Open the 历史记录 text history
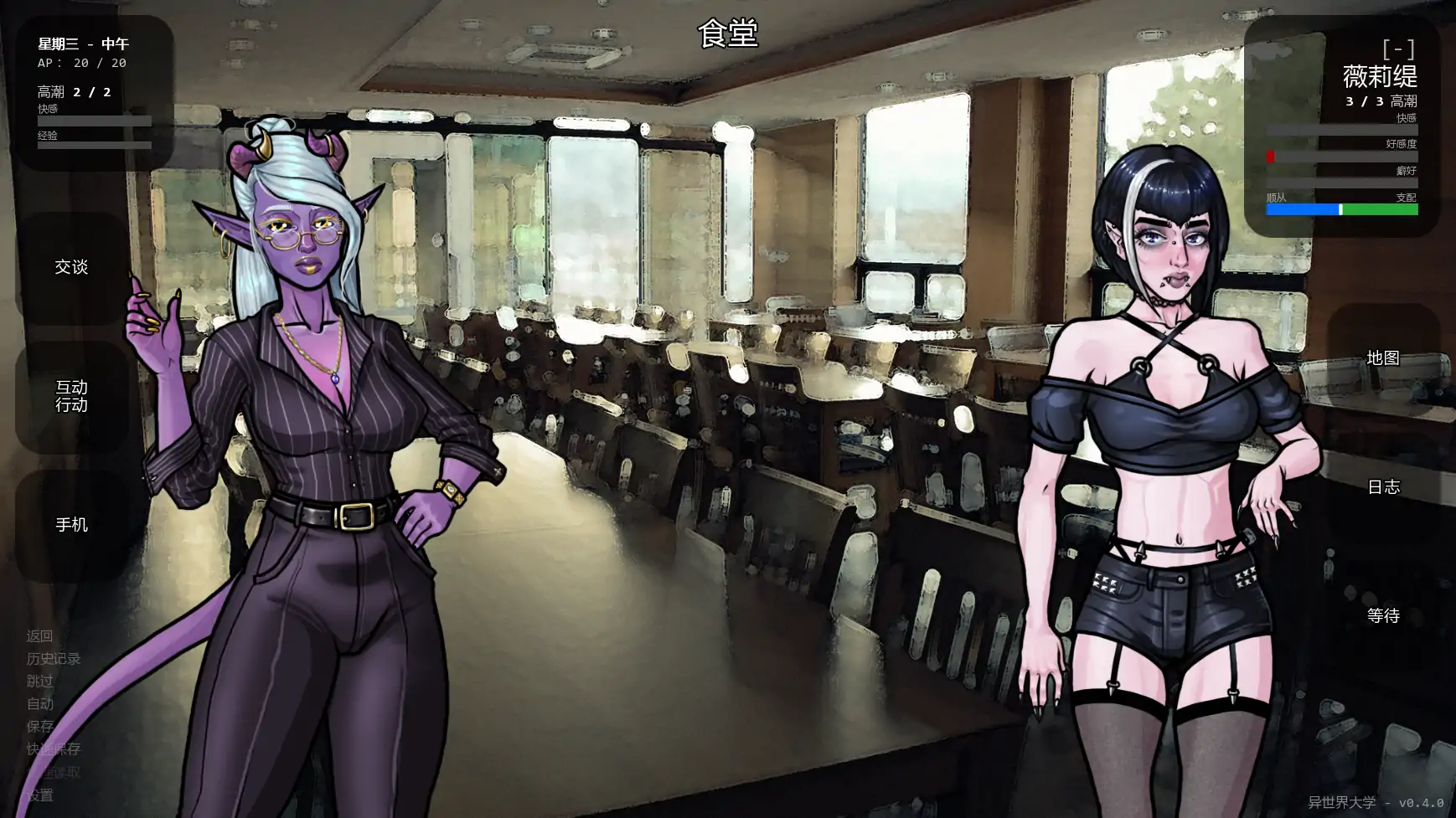 point(52,659)
